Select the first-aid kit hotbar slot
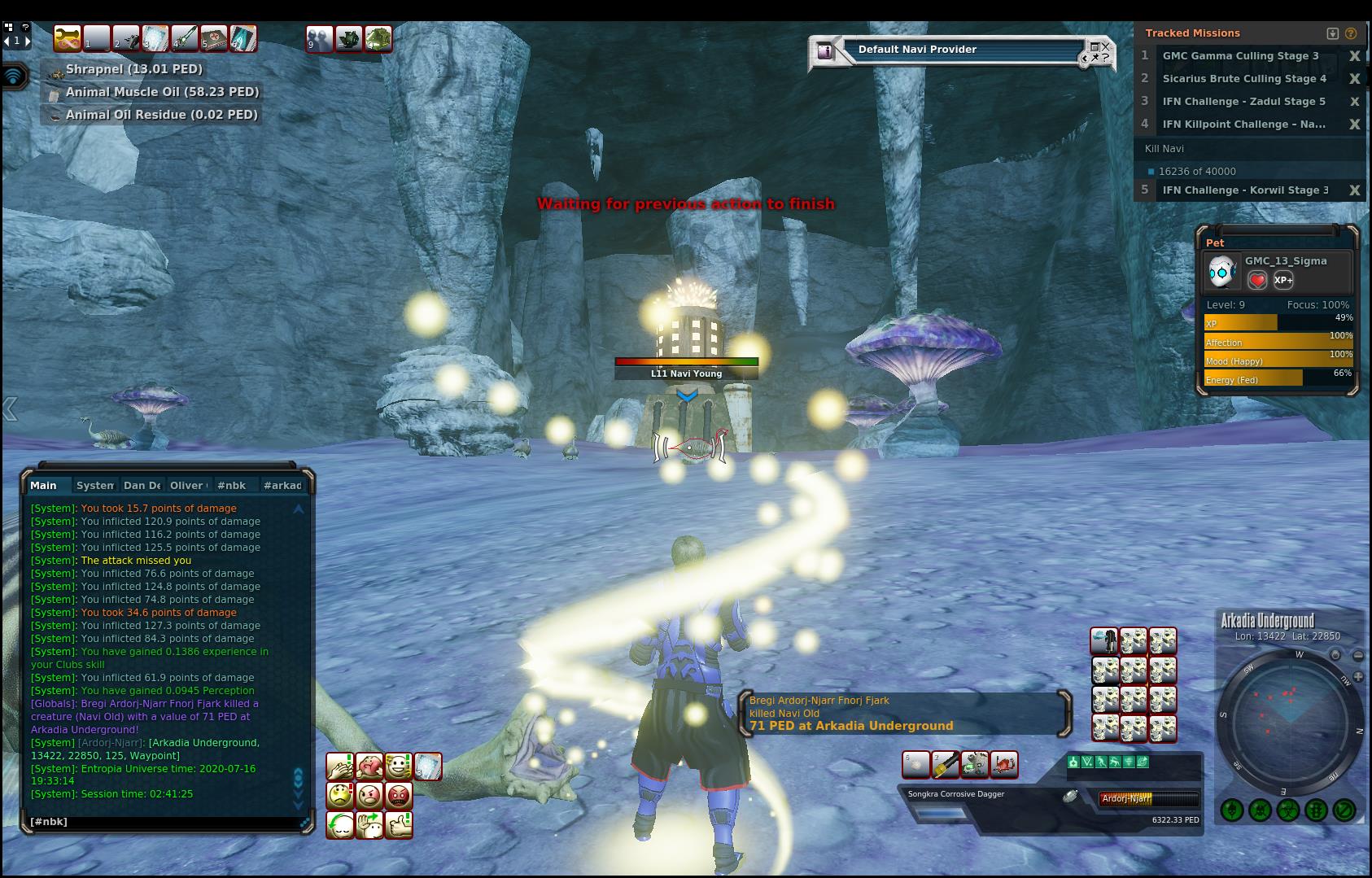The height and width of the screenshot is (878, 1372). (213, 38)
